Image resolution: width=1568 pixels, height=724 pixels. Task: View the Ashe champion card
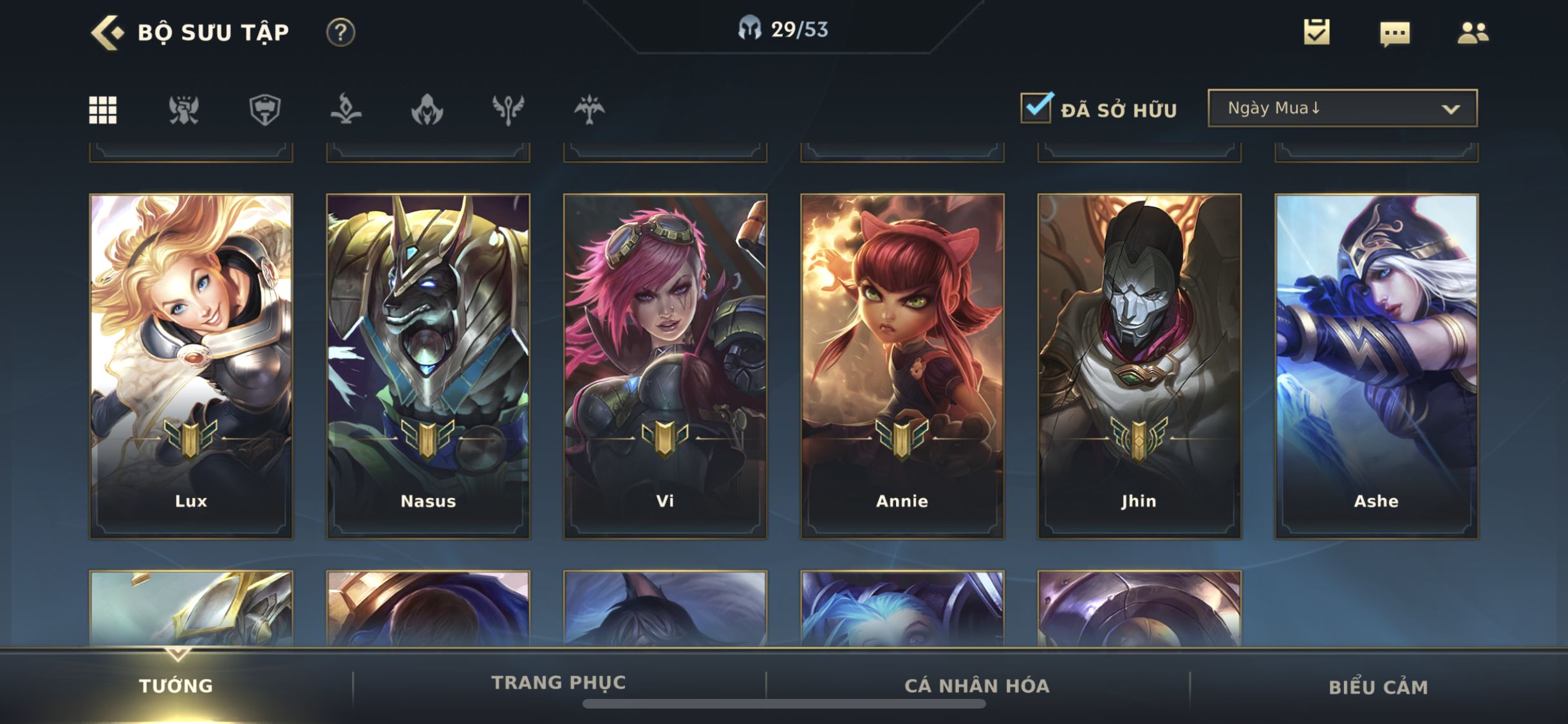(1376, 366)
